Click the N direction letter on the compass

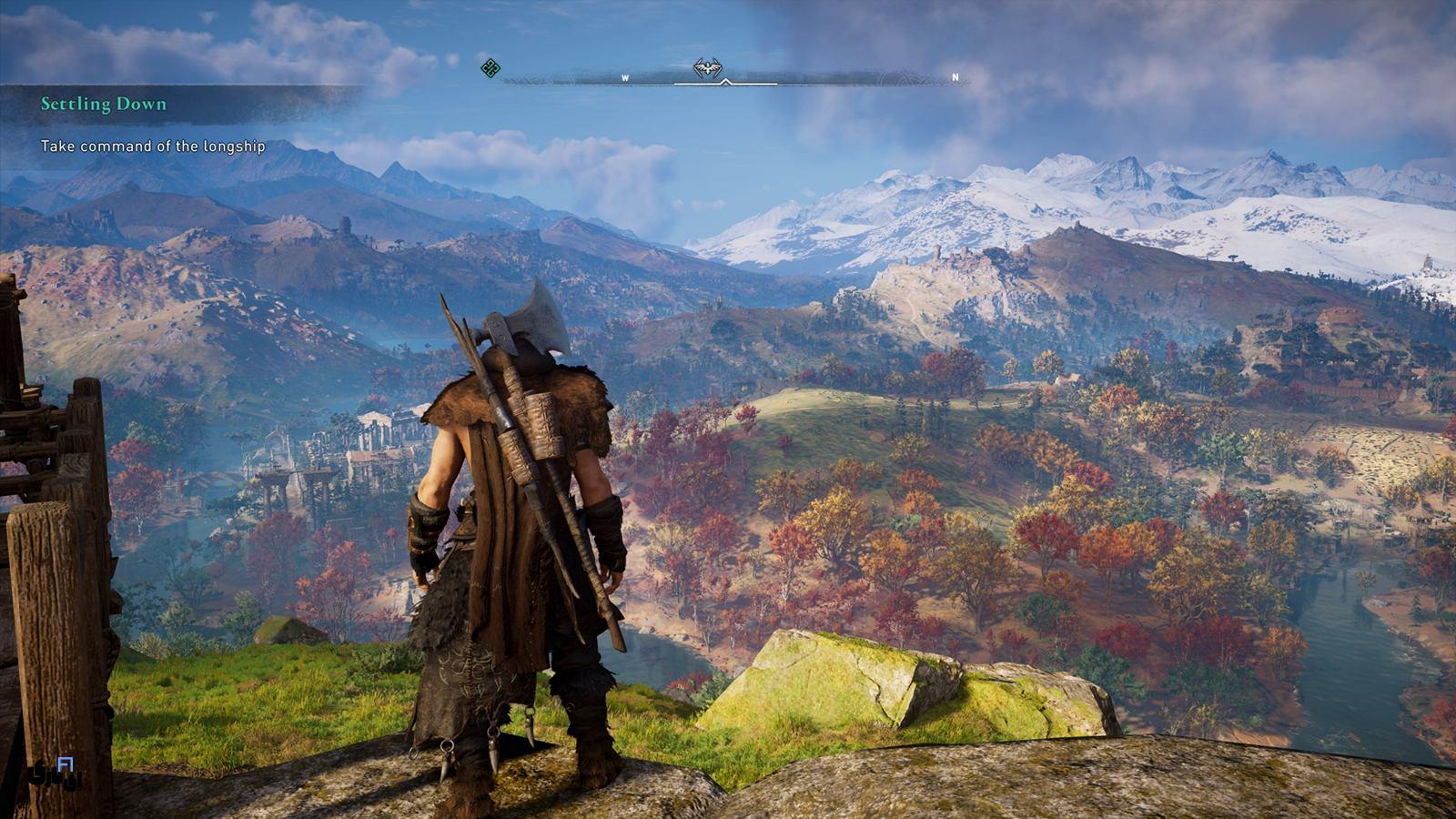click(954, 78)
